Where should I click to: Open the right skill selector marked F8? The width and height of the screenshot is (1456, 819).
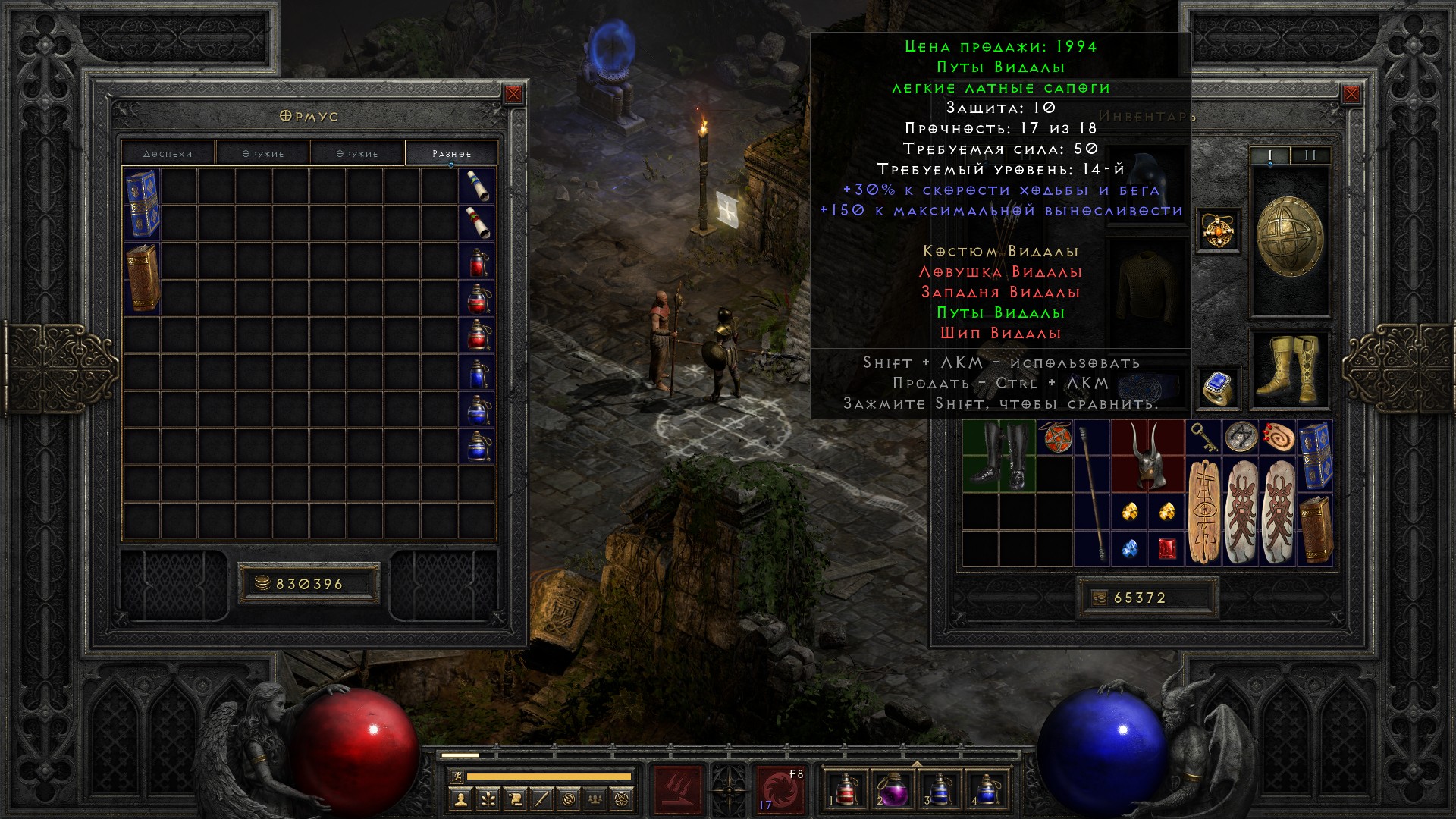click(780, 789)
